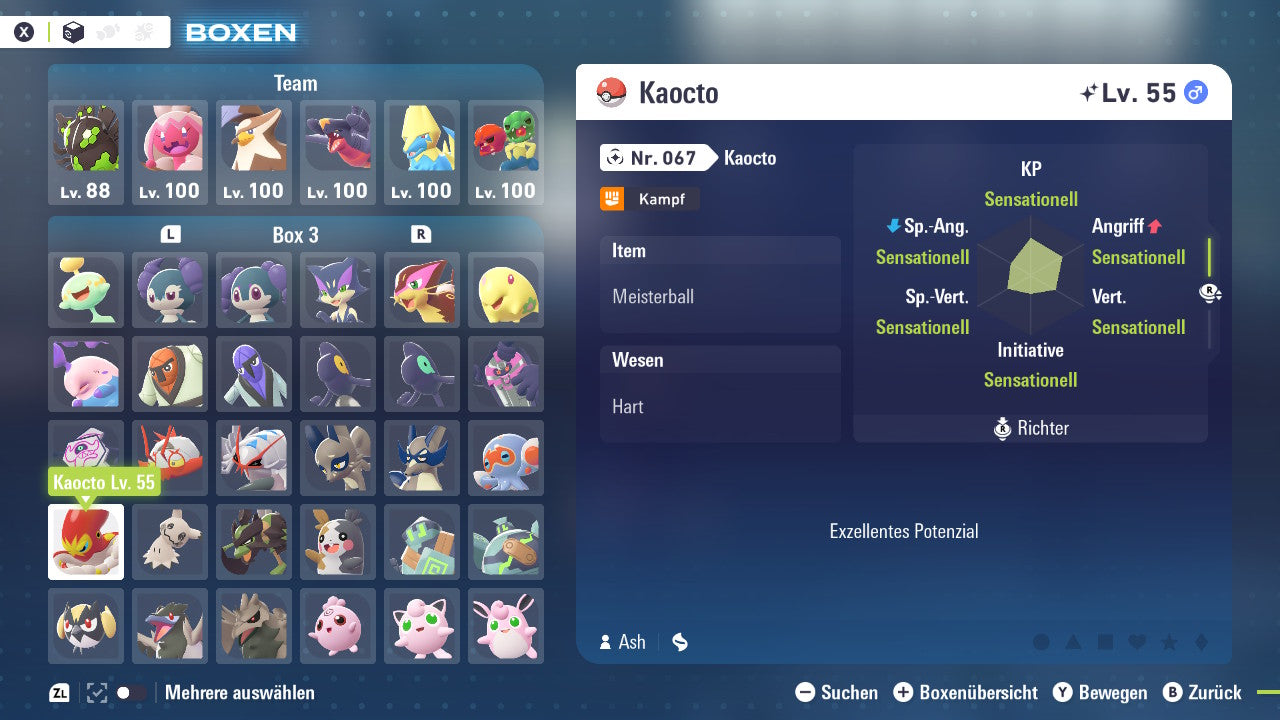Open the L arrow to previous box
Screen dimensions: 1280x720
point(171,235)
